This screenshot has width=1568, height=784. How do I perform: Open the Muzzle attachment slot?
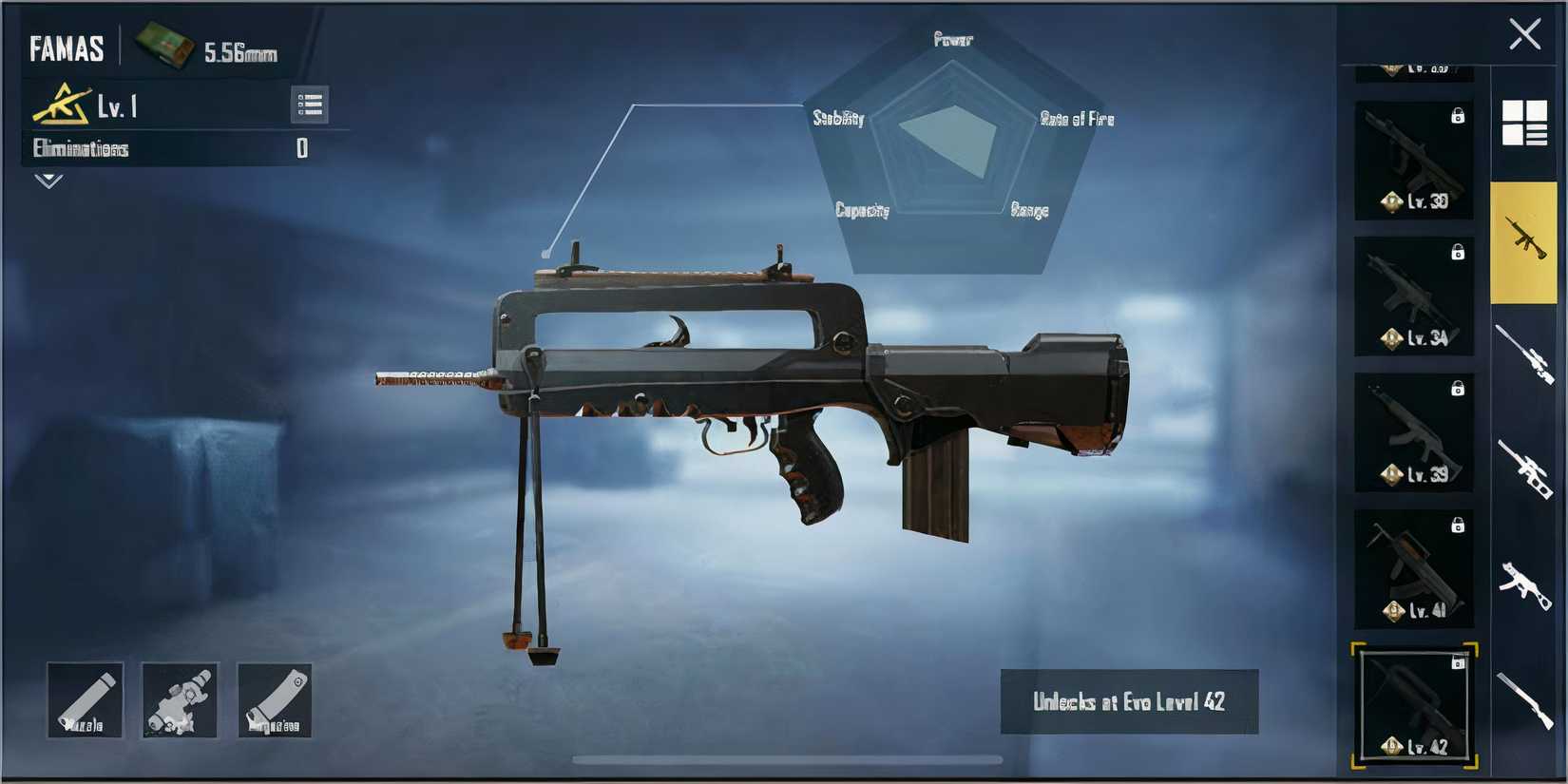84,700
